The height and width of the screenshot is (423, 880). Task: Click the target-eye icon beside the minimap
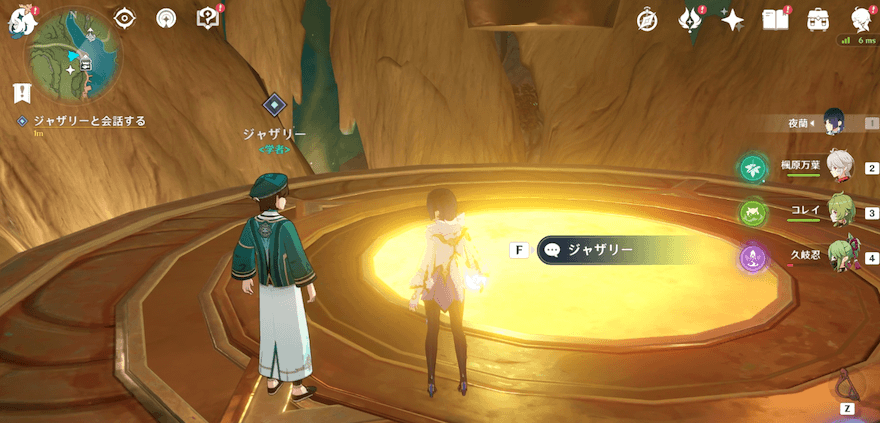(x=125, y=17)
